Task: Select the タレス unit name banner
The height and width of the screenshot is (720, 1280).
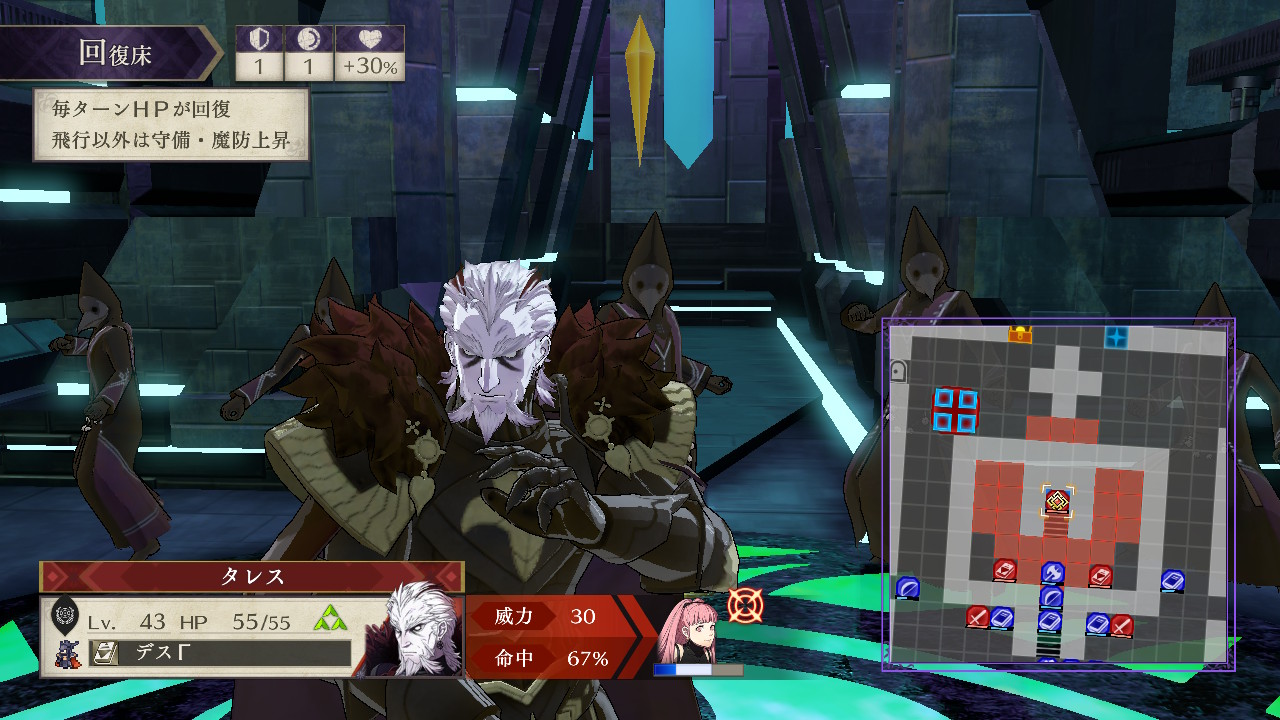Action: coord(252,576)
